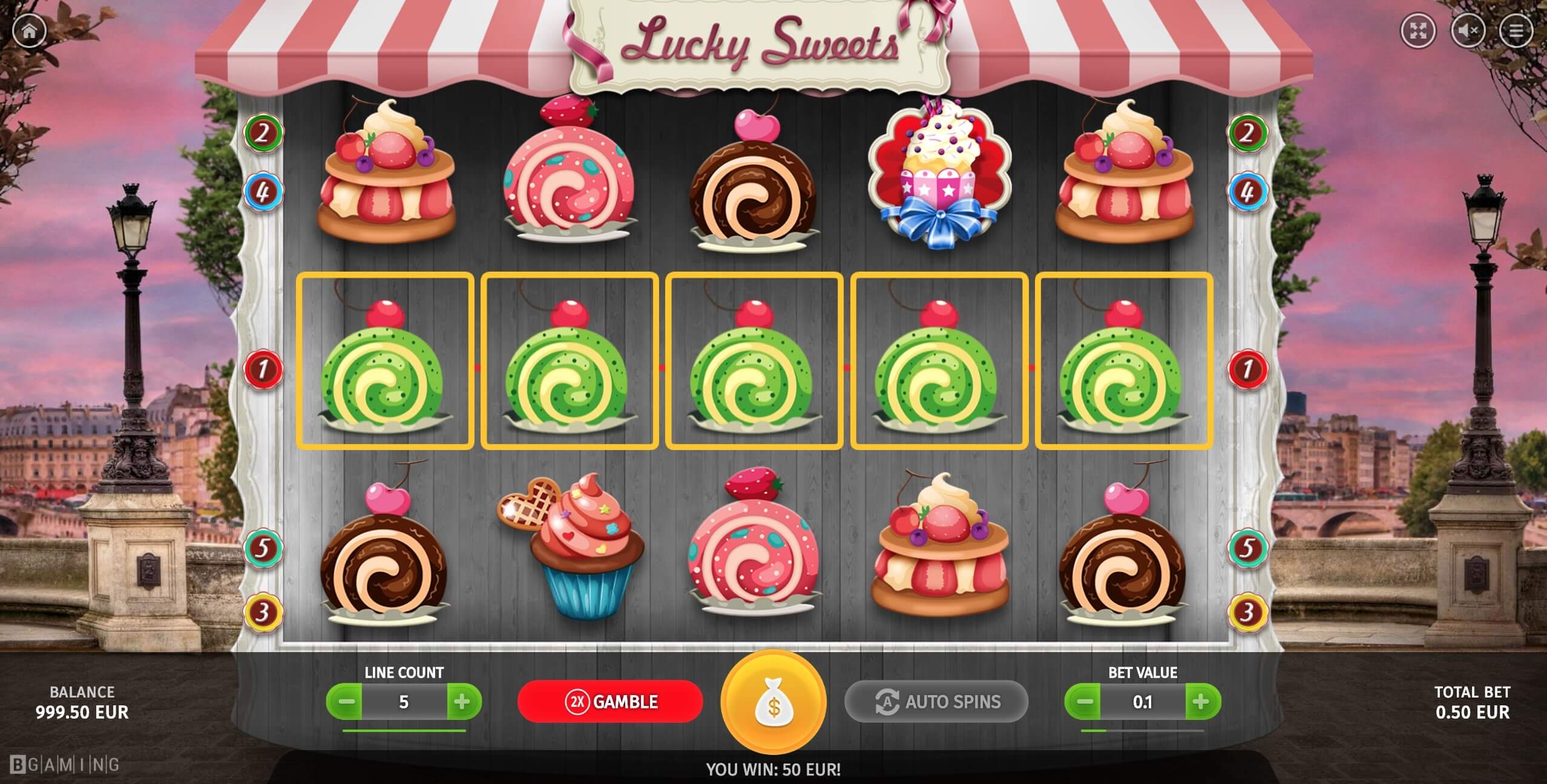The height and width of the screenshot is (784, 1547).
Task: Open Auto Spins options
Action: click(x=936, y=702)
